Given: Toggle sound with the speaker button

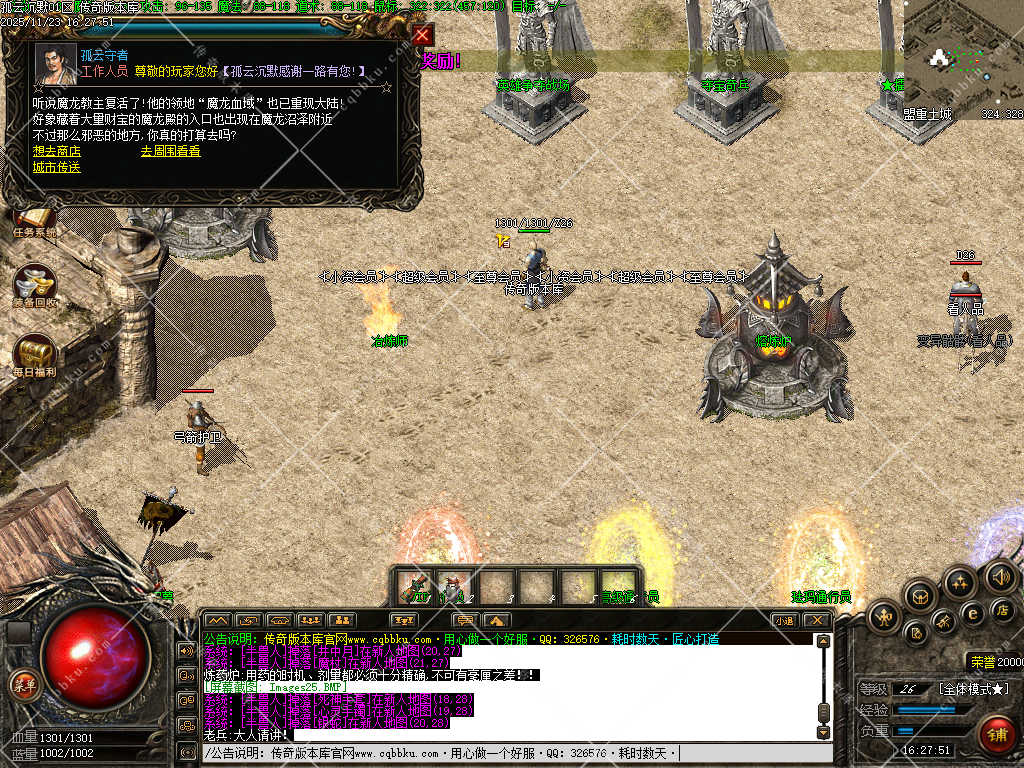Looking at the screenshot, I should pyautogui.click(x=1001, y=576).
